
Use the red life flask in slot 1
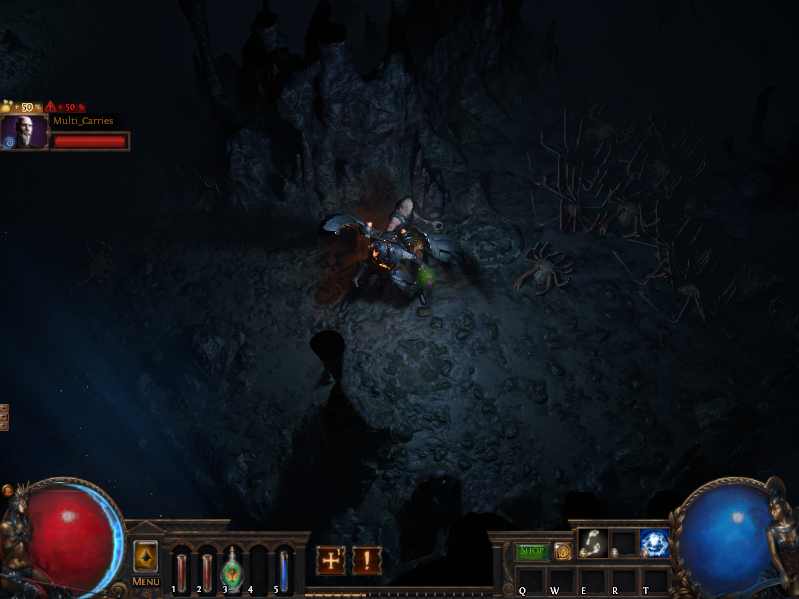[181, 568]
